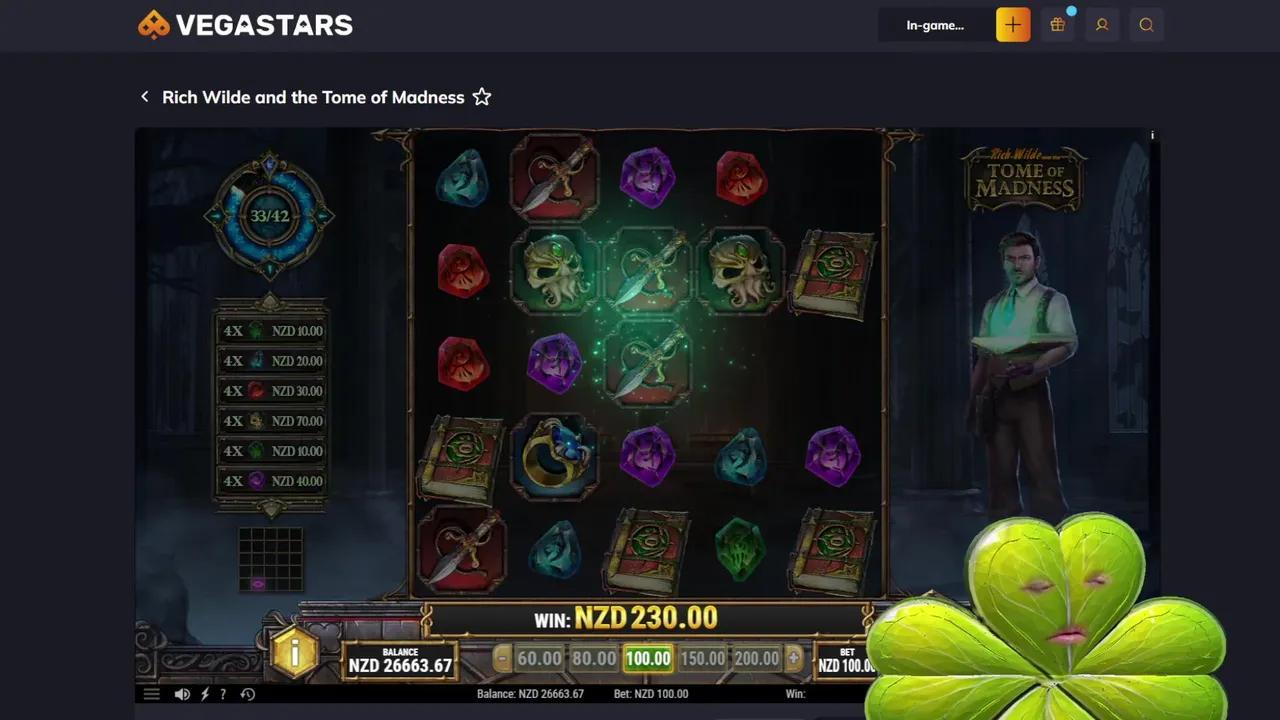Enable quick spin with the lightning icon
The height and width of the screenshot is (720, 1280).
204,693
